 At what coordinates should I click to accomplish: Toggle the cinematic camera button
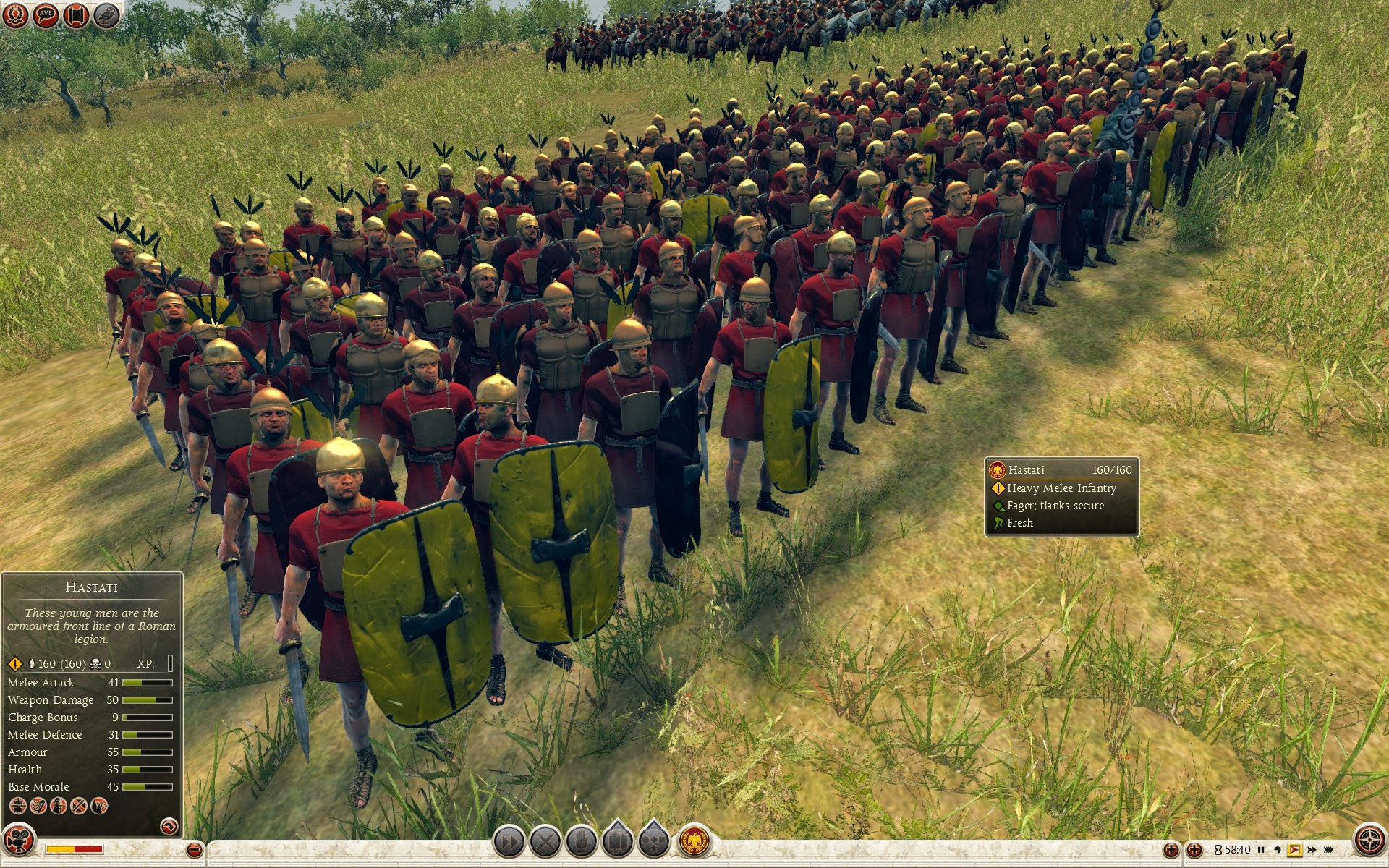17,841
